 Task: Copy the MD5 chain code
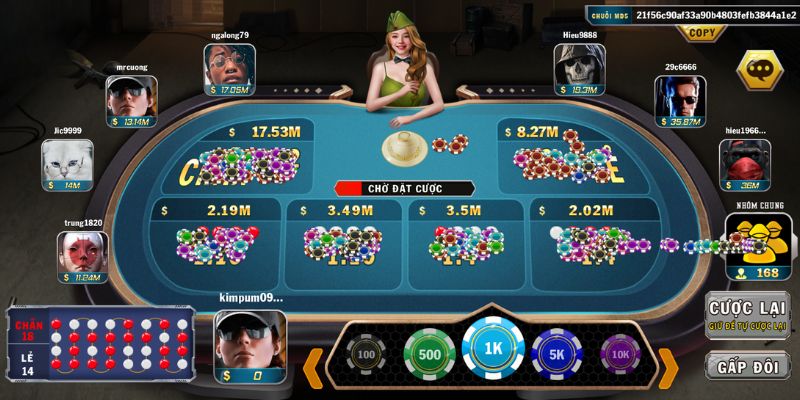[x=702, y=33]
